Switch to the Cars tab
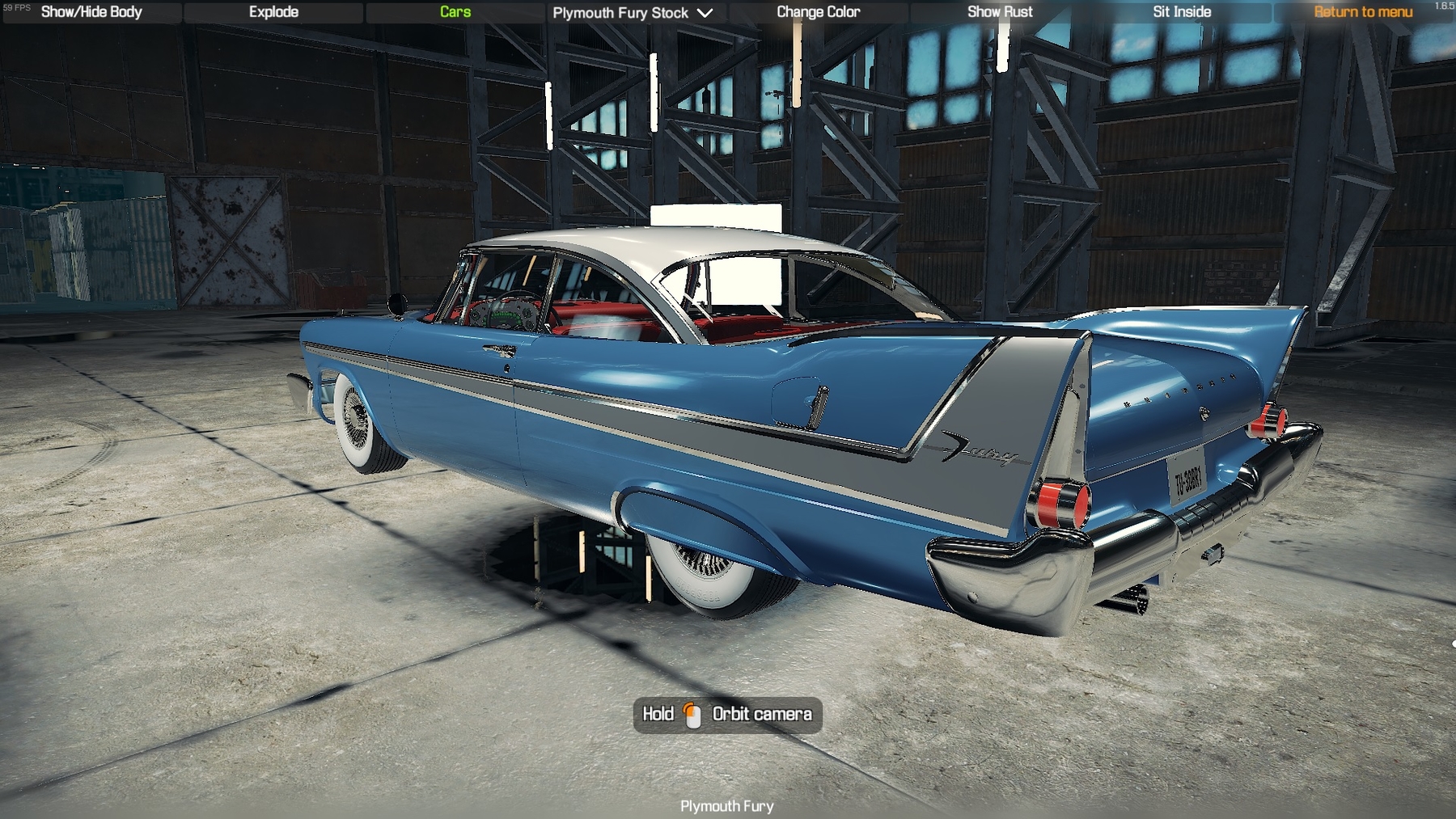This screenshot has height=819, width=1456. coord(455,12)
